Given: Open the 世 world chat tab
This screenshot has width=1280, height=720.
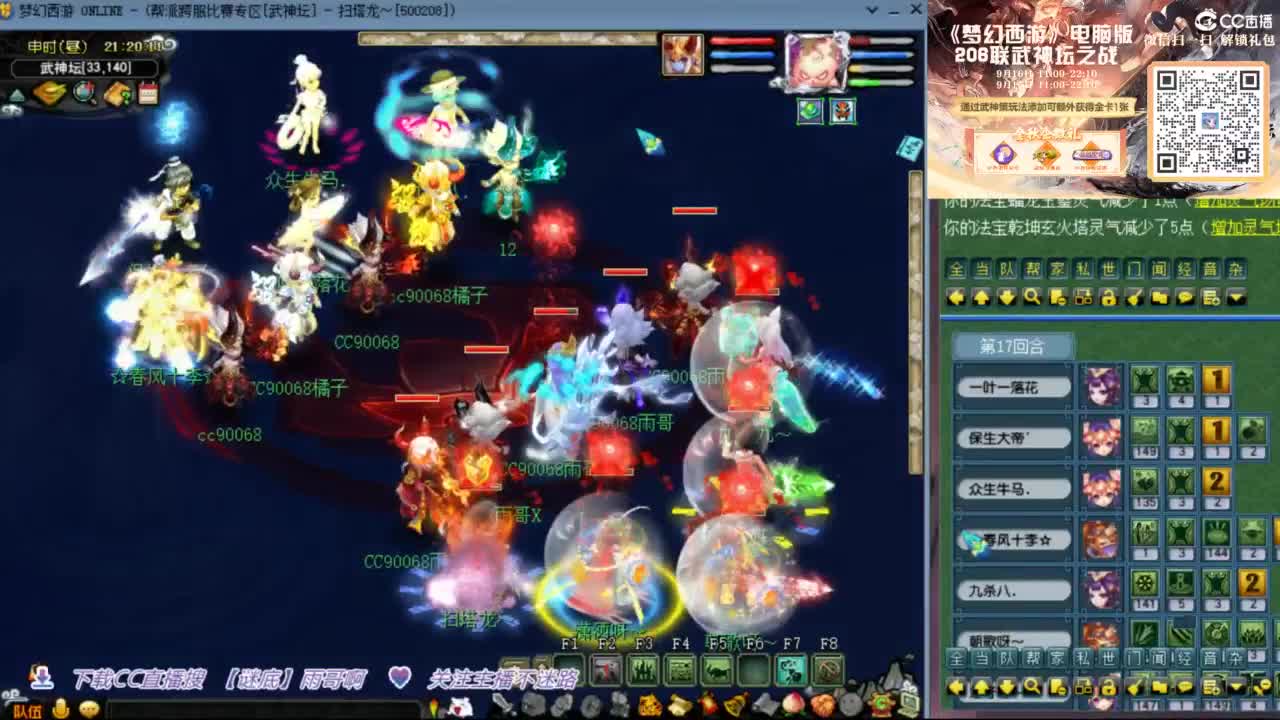Looking at the screenshot, I should [1108, 270].
